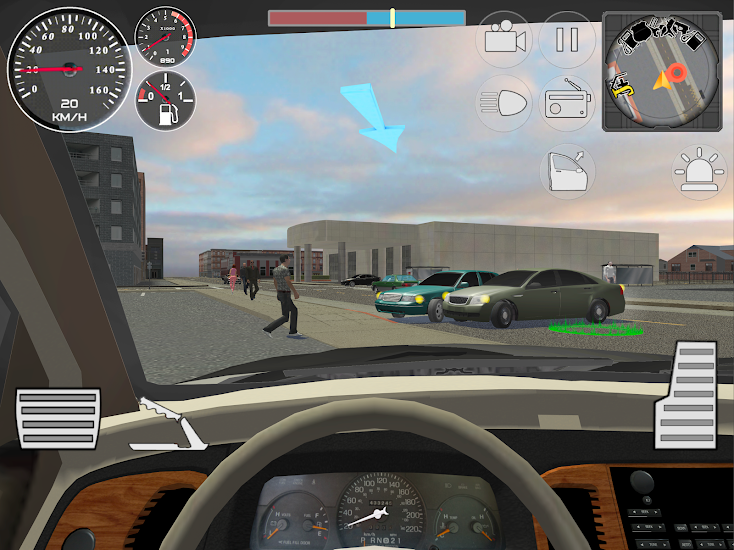Tap the brake pedal
734x550 pixels.
coord(58,420)
